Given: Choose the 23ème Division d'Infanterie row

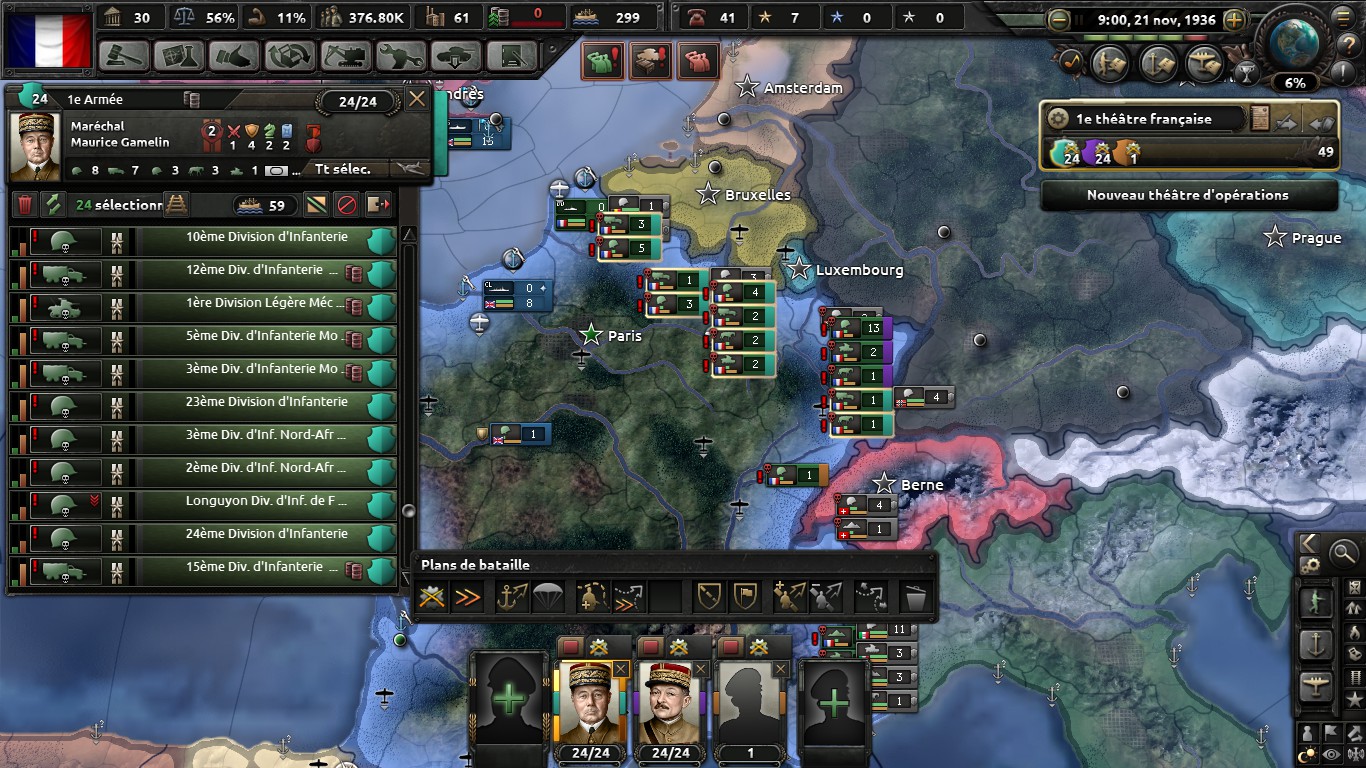Looking at the screenshot, I should click(x=266, y=402).
